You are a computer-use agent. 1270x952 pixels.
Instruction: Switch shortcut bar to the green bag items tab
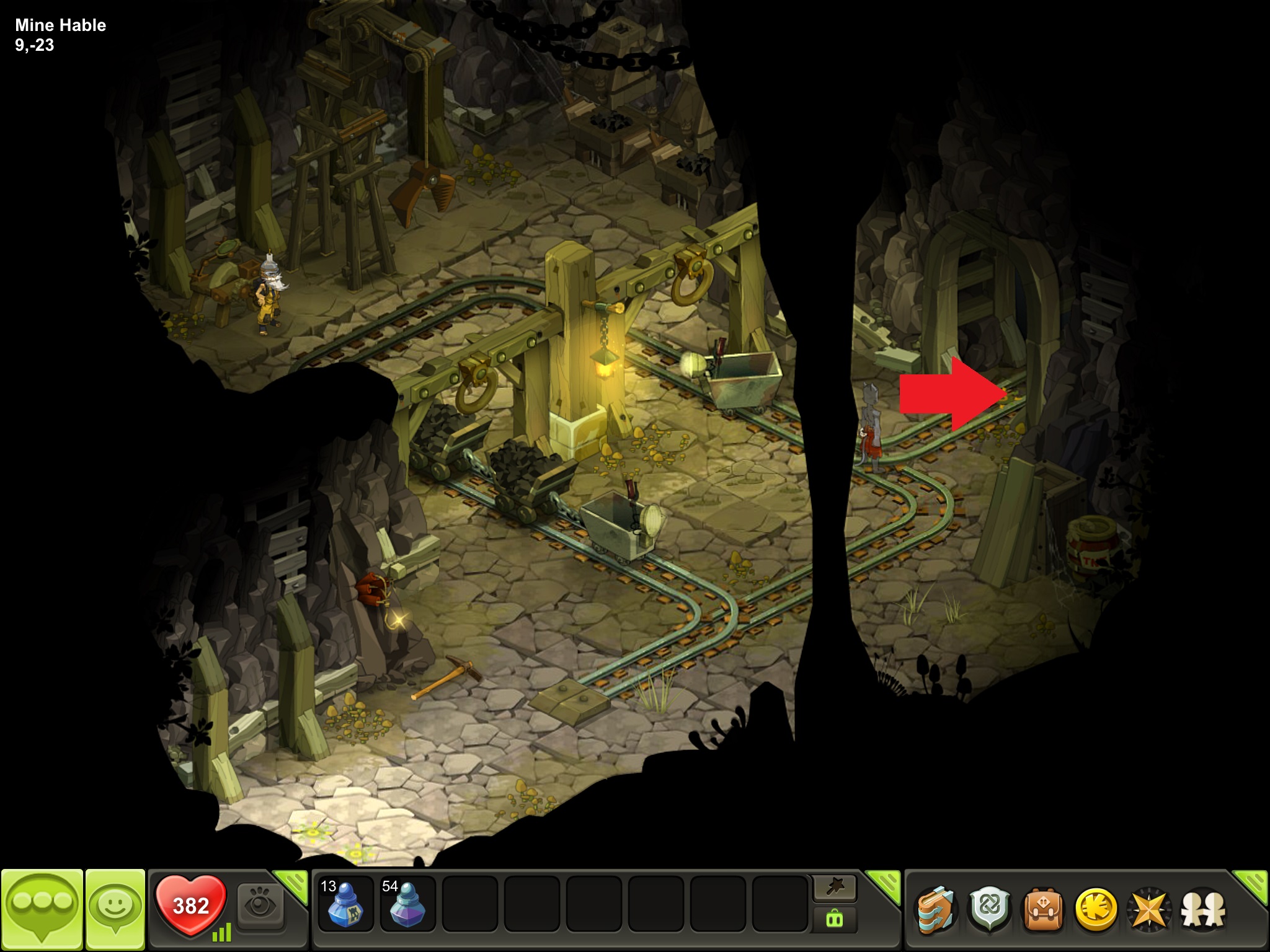click(835, 919)
